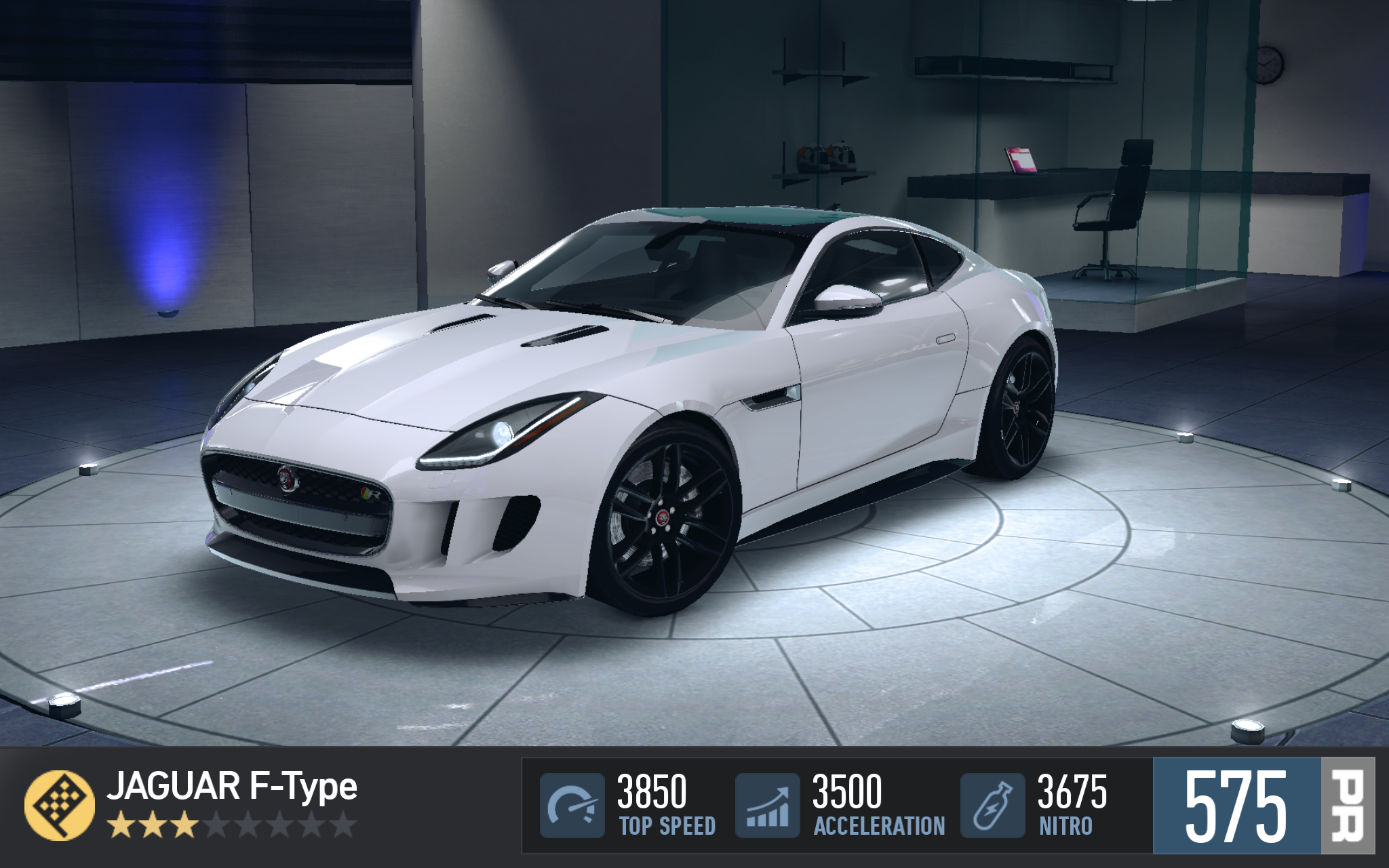The width and height of the screenshot is (1389, 868).
Task: Select the Nitro bottle icon
Action: 992,805
